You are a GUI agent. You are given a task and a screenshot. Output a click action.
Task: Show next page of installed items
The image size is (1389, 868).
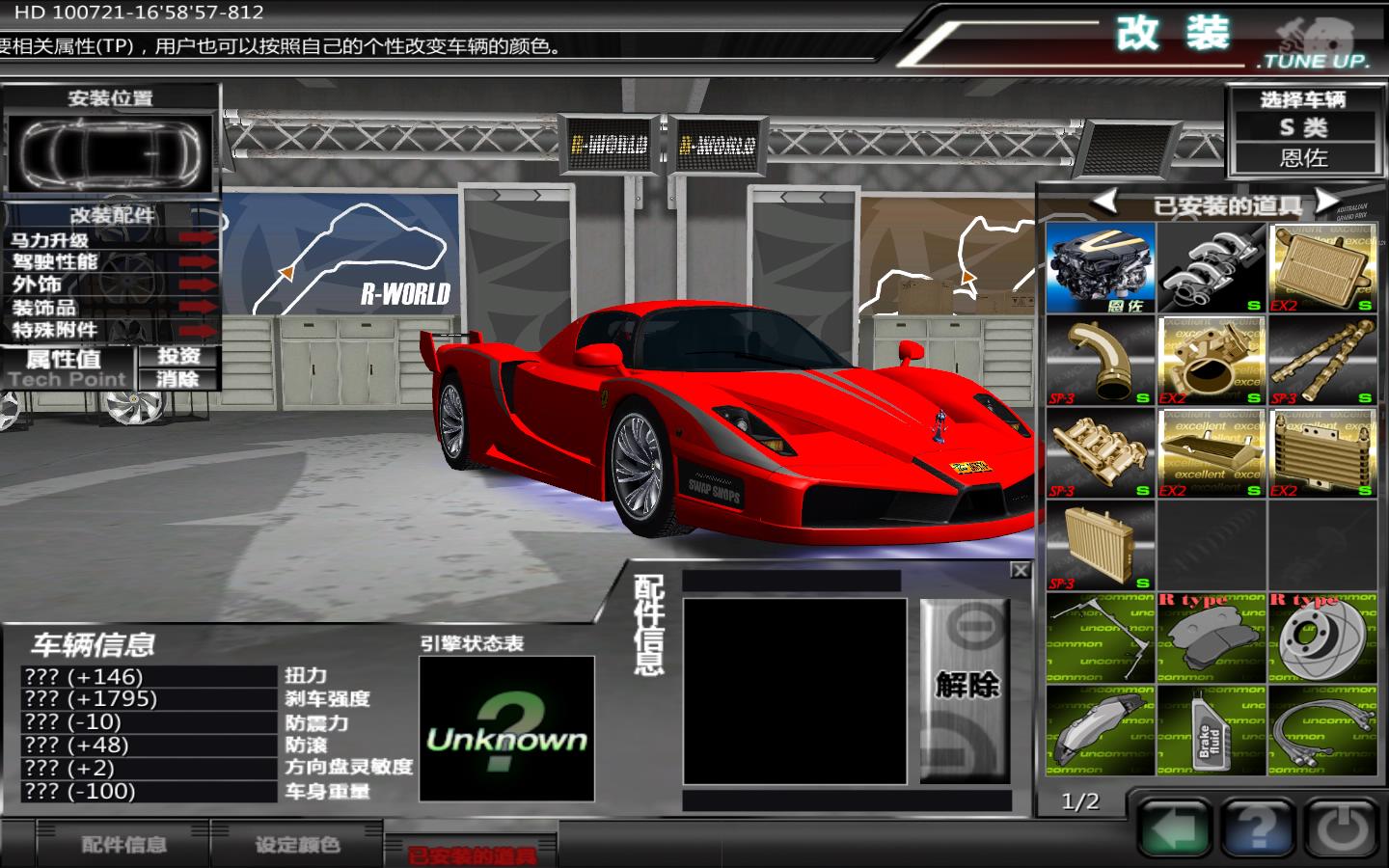coord(1327,202)
